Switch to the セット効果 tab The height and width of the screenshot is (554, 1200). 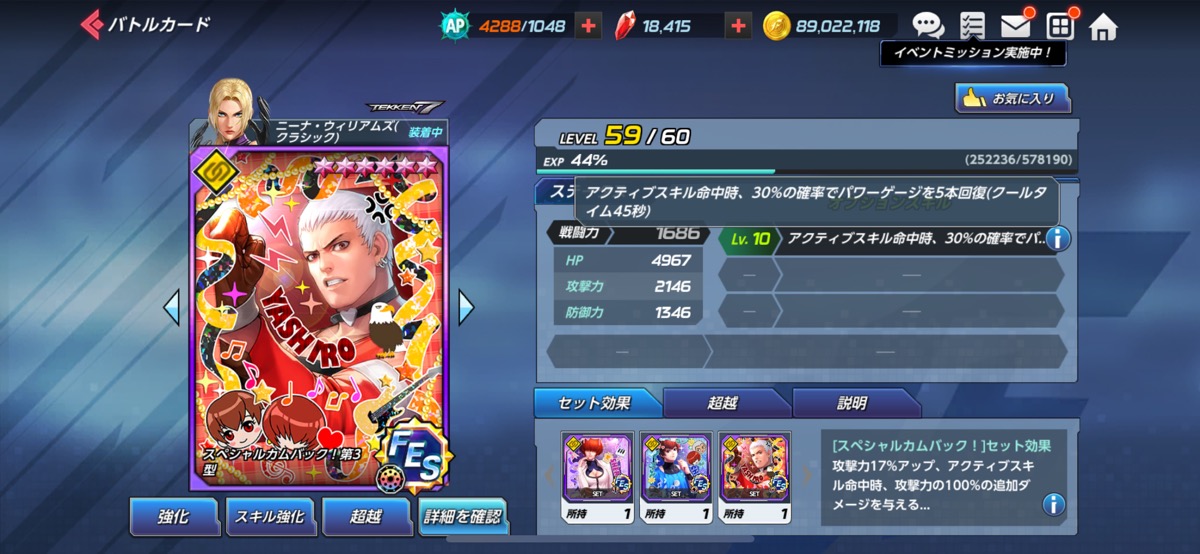pos(598,404)
